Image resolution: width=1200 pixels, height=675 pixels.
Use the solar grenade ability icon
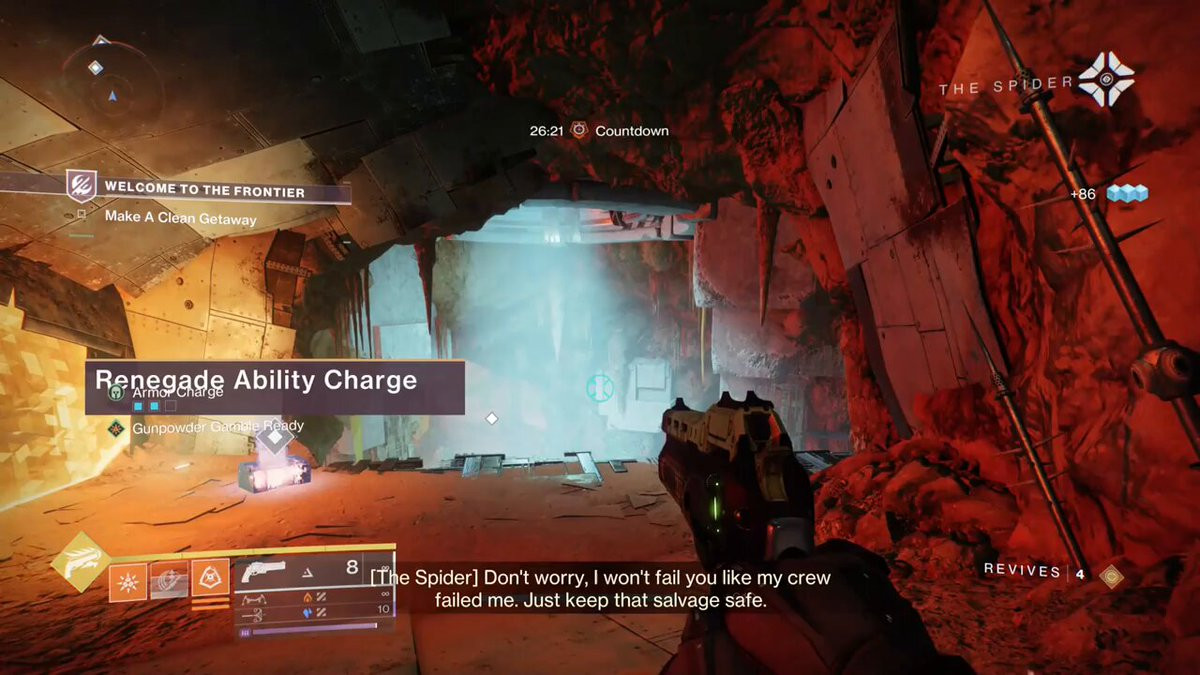point(128,581)
